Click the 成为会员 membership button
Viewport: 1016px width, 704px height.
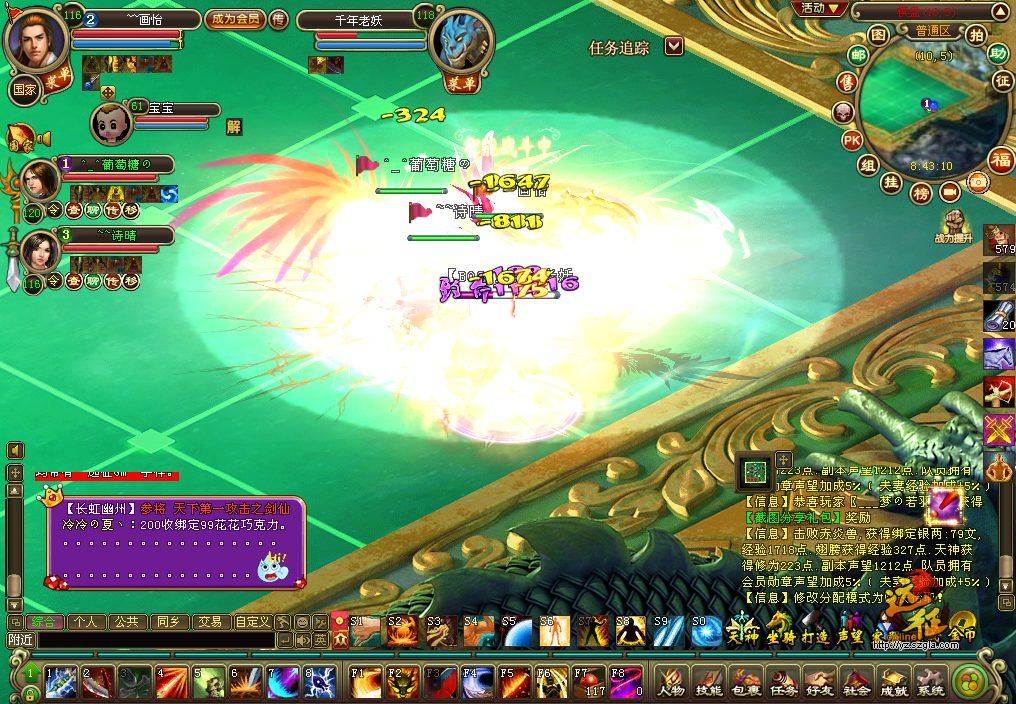coord(235,19)
